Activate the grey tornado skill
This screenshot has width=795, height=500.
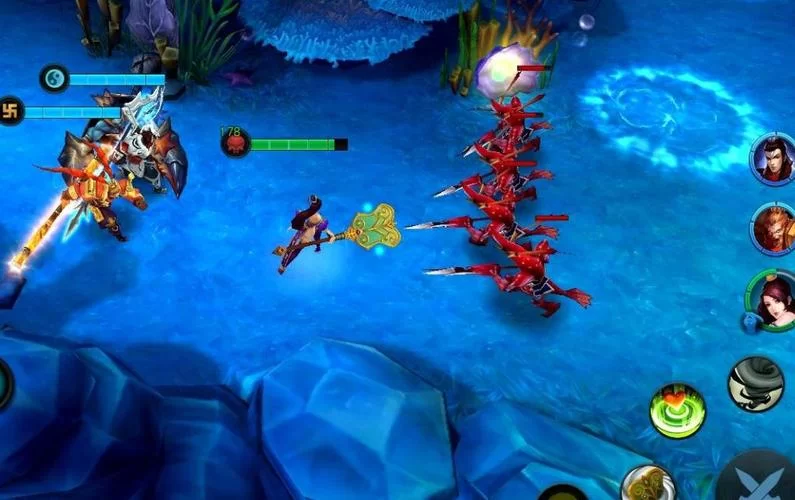(755, 384)
